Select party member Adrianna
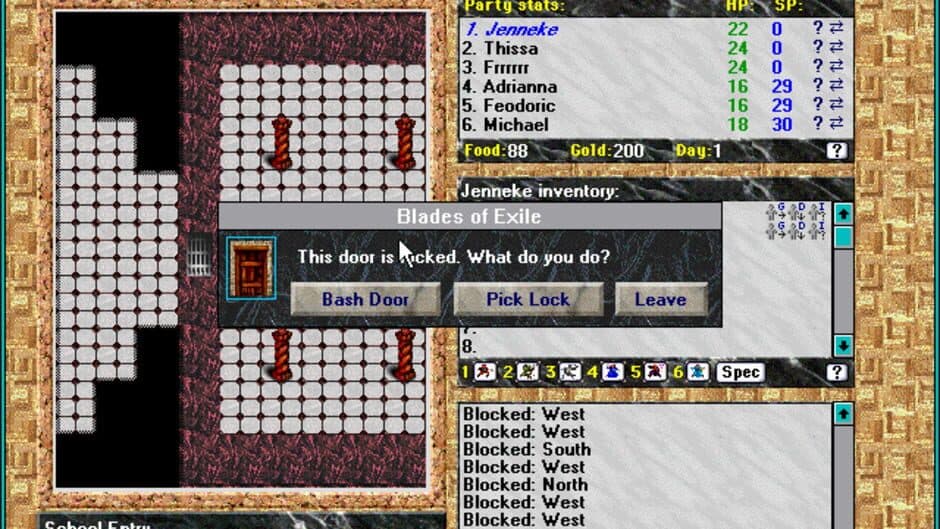The image size is (940, 529). (x=519, y=87)
